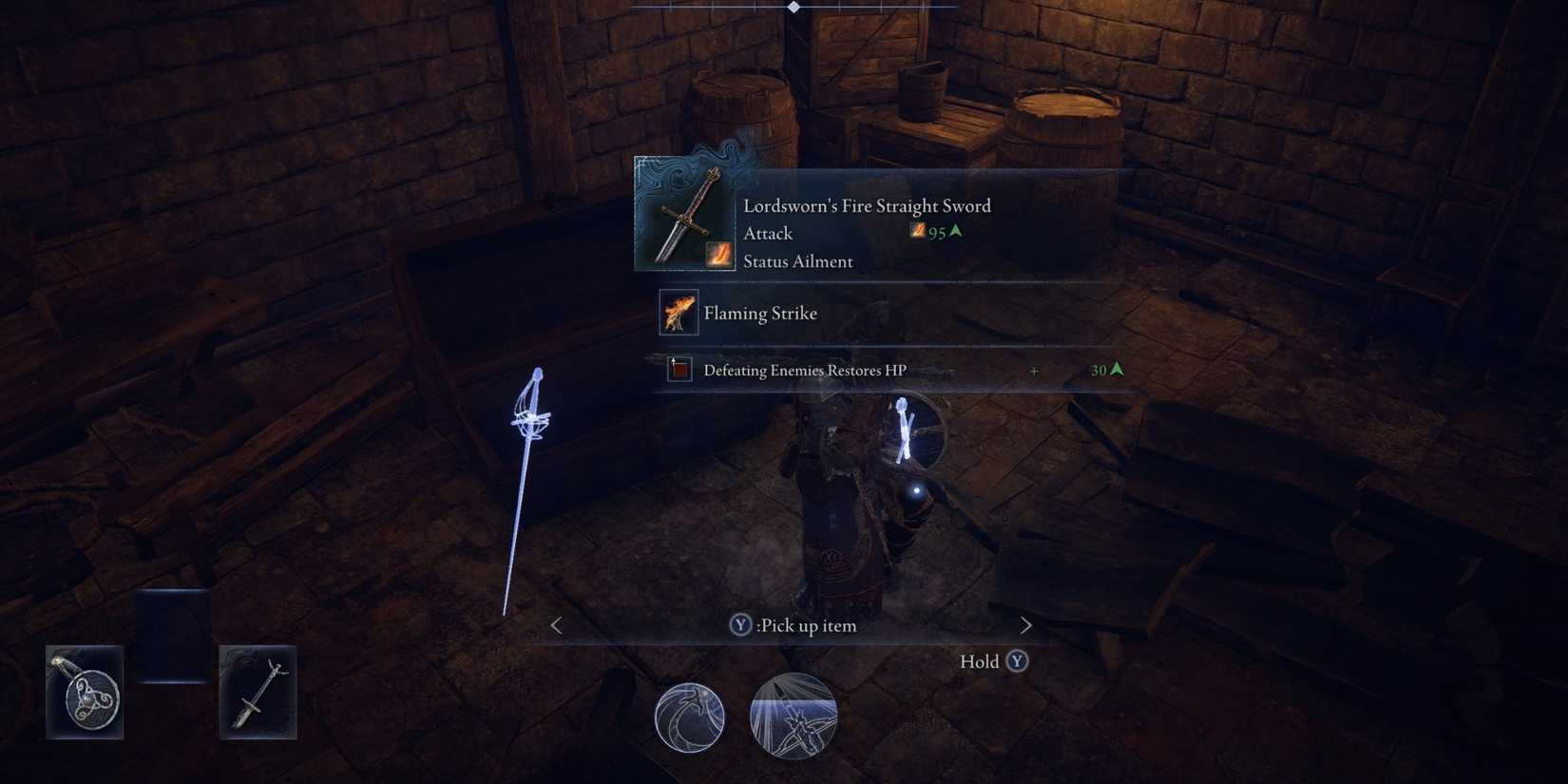Activate the Pick up item action
Viewport: 1568px width, 784px height.
coord(806,625)
